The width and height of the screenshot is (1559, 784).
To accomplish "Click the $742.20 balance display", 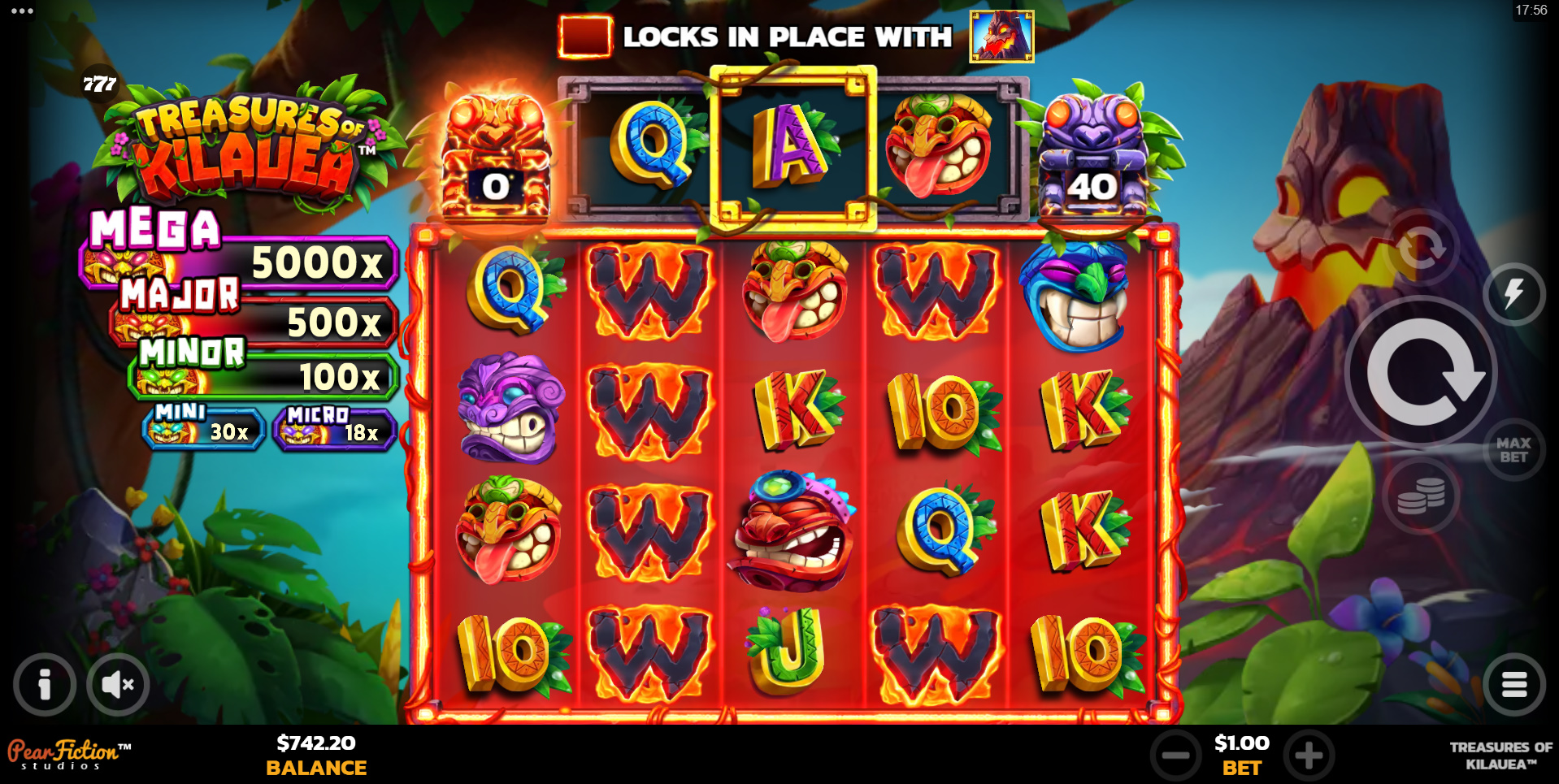I will [x=315, y=743].
